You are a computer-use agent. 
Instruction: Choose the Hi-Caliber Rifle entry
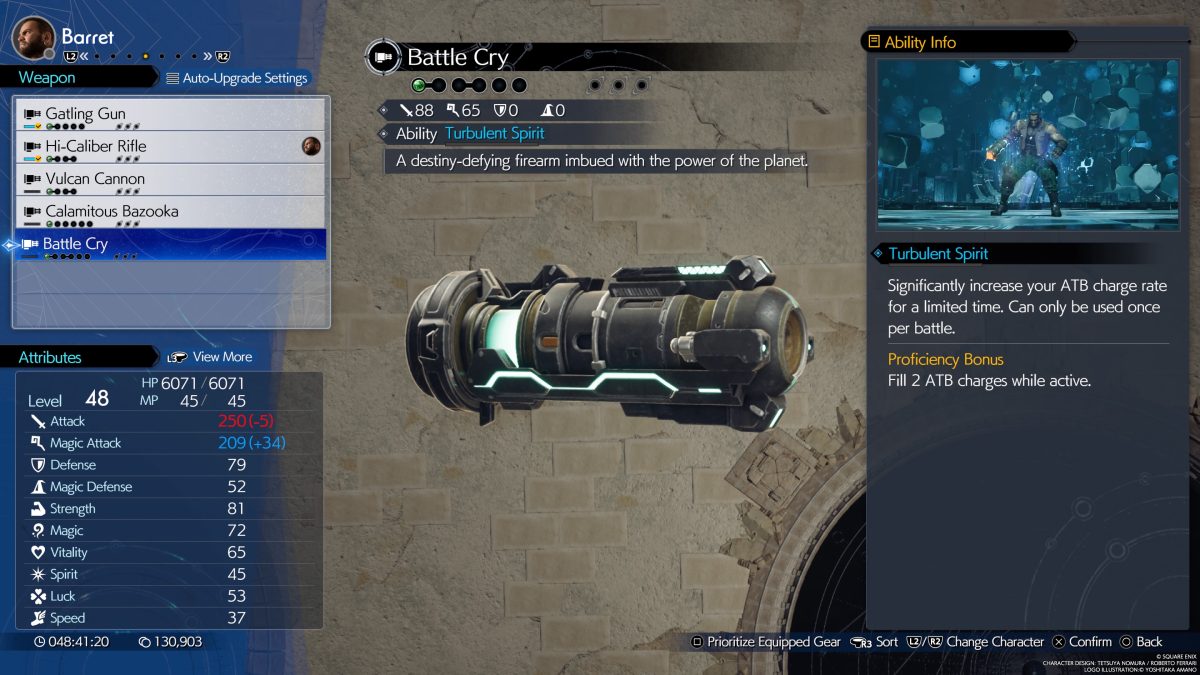[x=170, y=147]
